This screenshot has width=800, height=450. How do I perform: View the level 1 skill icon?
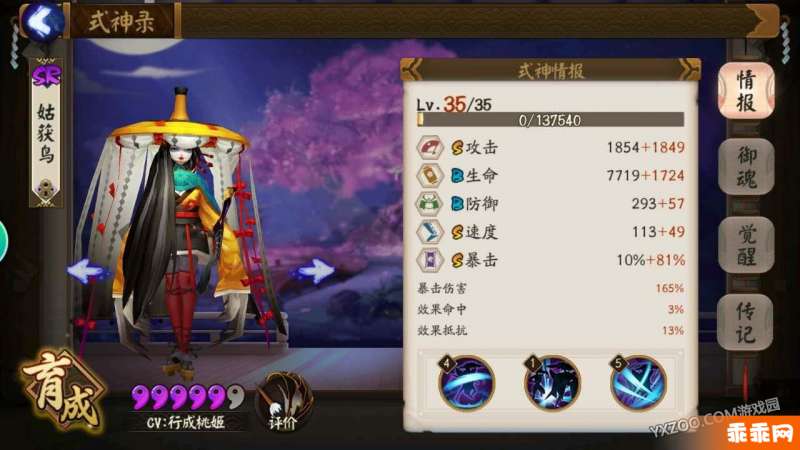click(x=552, y=382)
